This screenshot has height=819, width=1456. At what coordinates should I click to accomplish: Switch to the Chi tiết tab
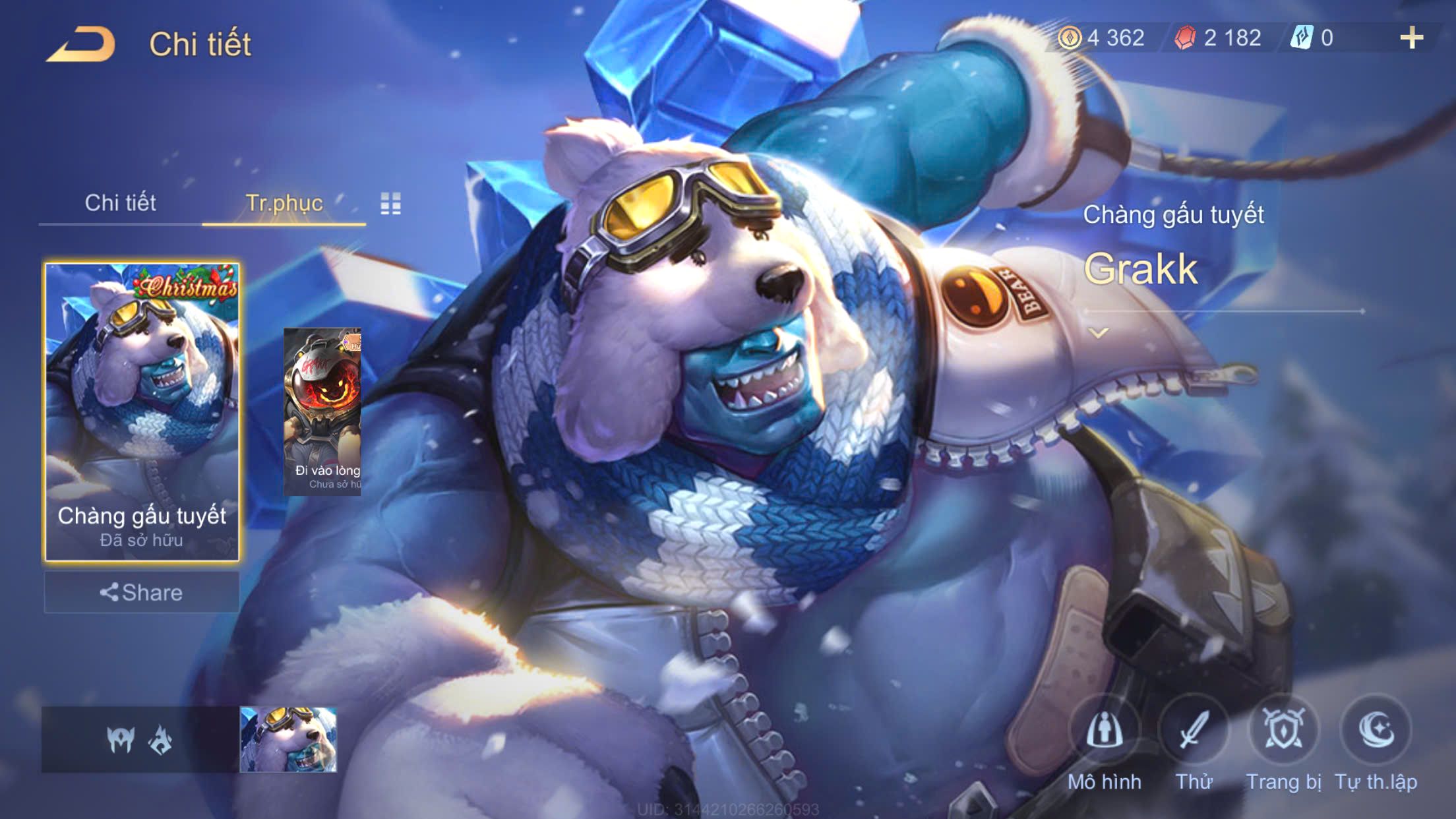click(x=120, y=203)
